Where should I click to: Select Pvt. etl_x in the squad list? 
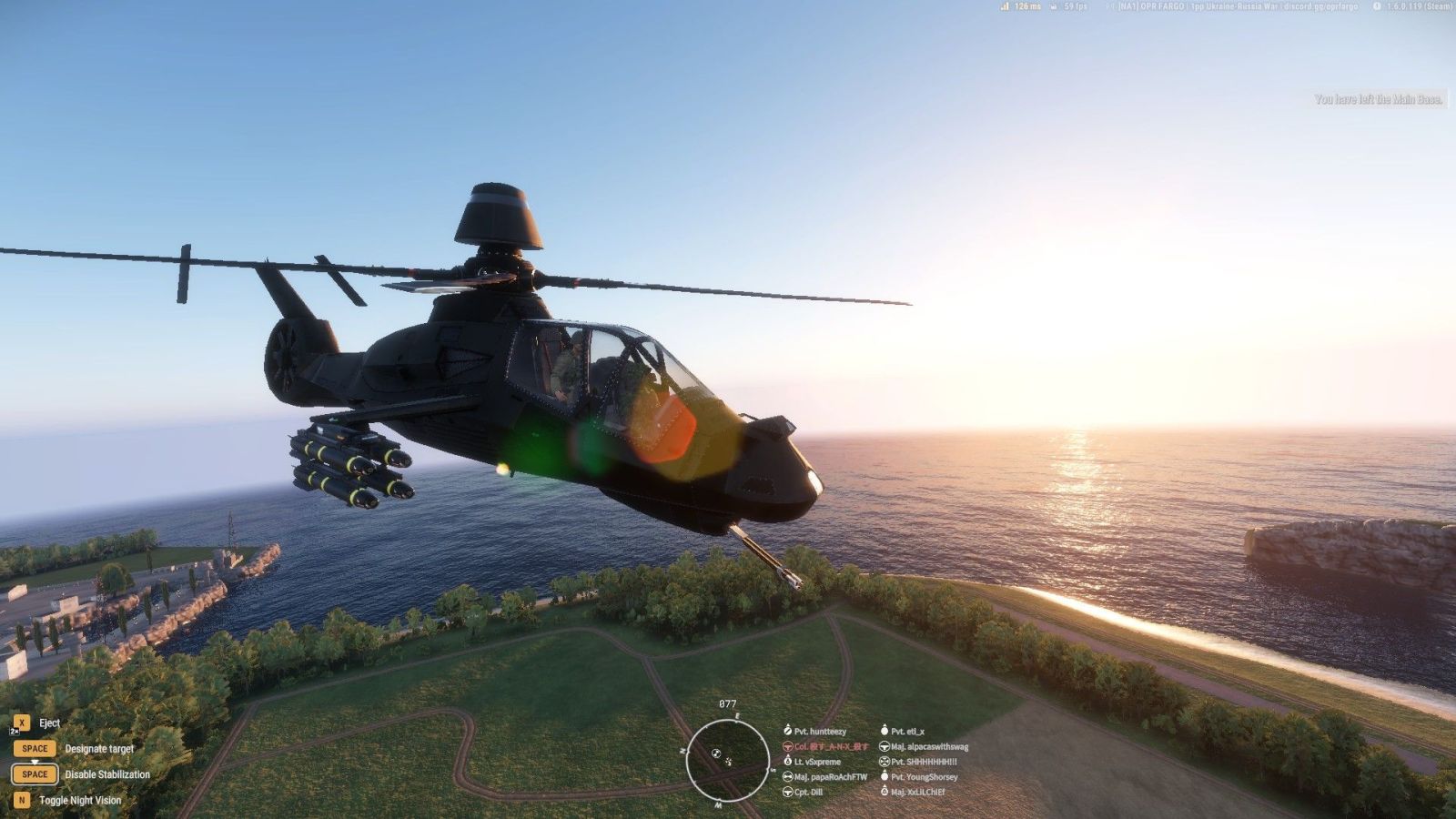(906, 731)
